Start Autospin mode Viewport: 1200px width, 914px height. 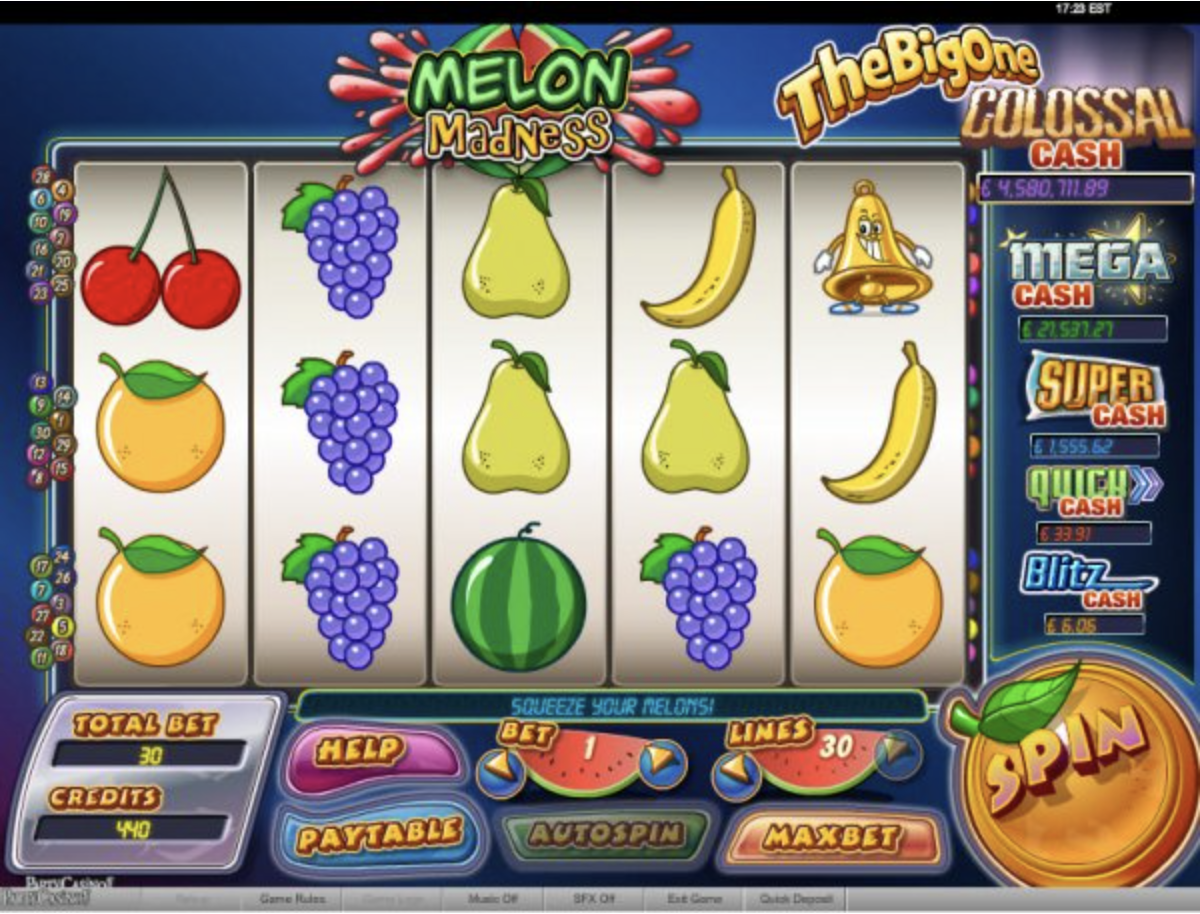click(x=607, y=834)
